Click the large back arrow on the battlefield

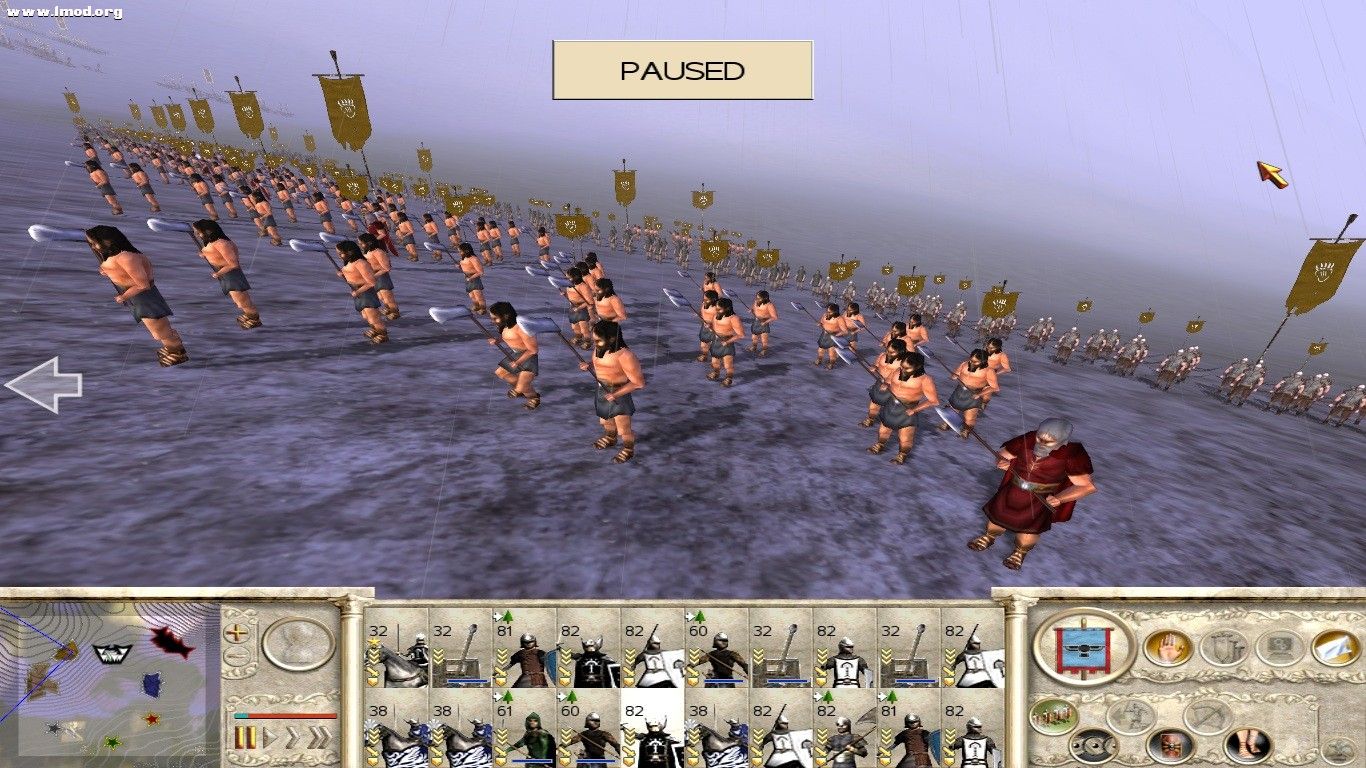[45, 385]
